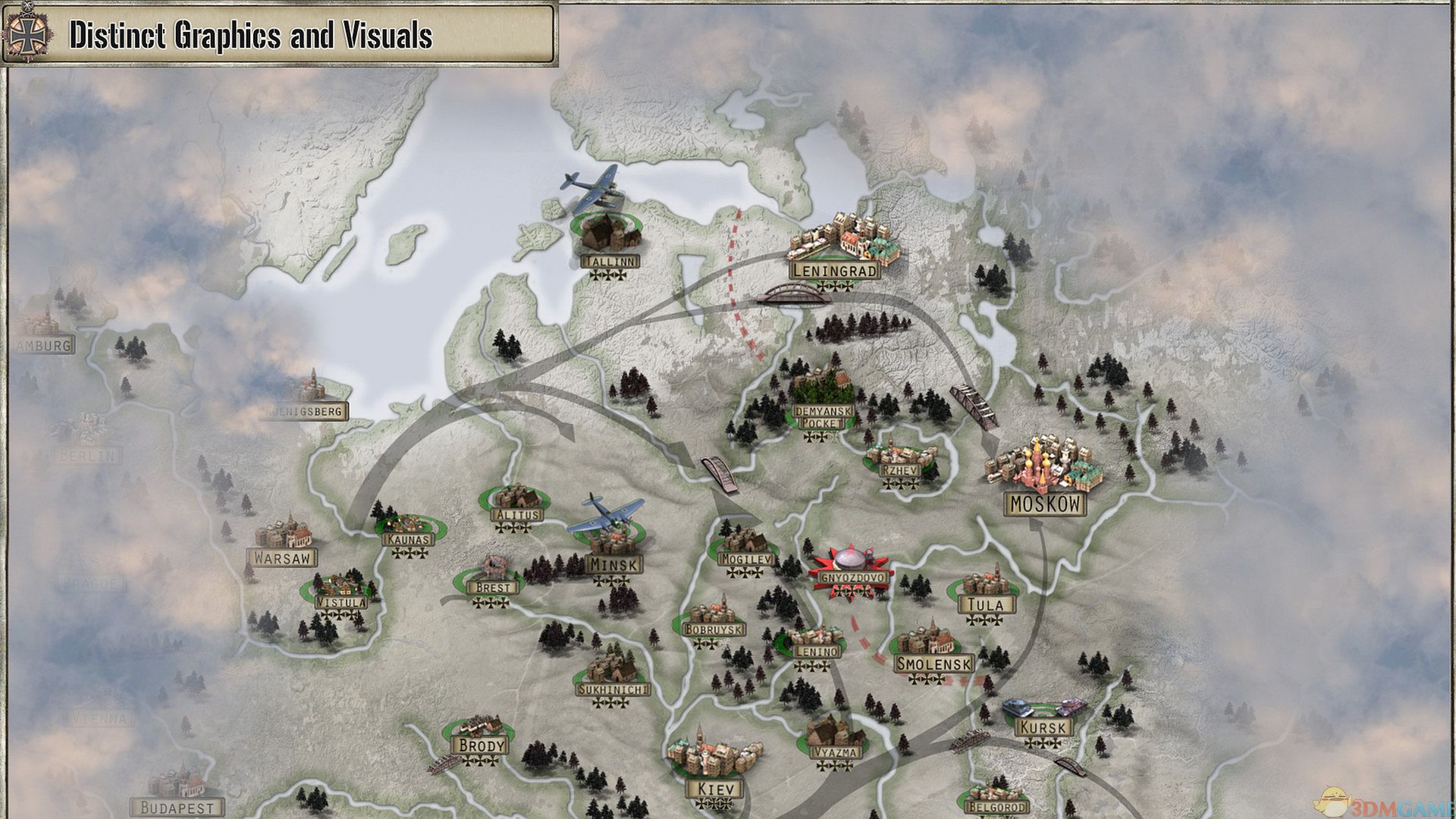Choose the Bobruysk mission node
This screenshot has width=1456, height=819.
pyautogui.click(x=714, y=616)
